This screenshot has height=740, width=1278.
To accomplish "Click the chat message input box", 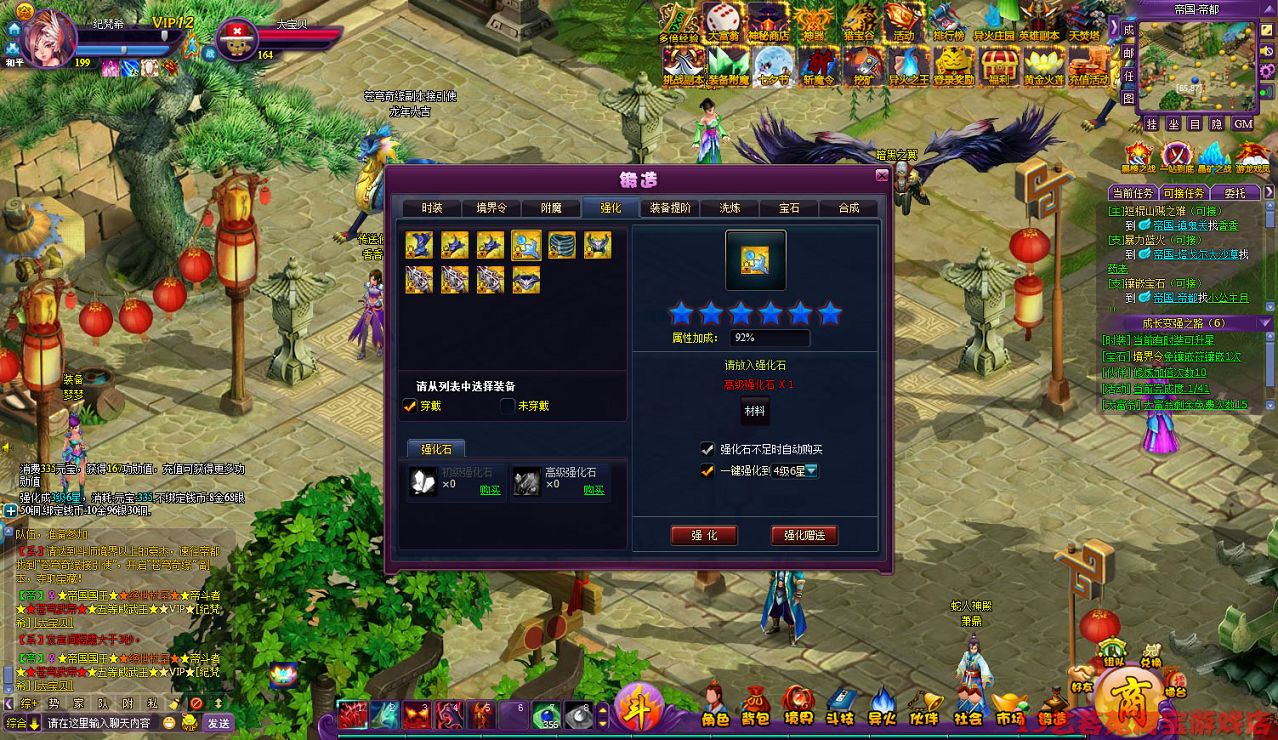I will (x=100, y=722).
